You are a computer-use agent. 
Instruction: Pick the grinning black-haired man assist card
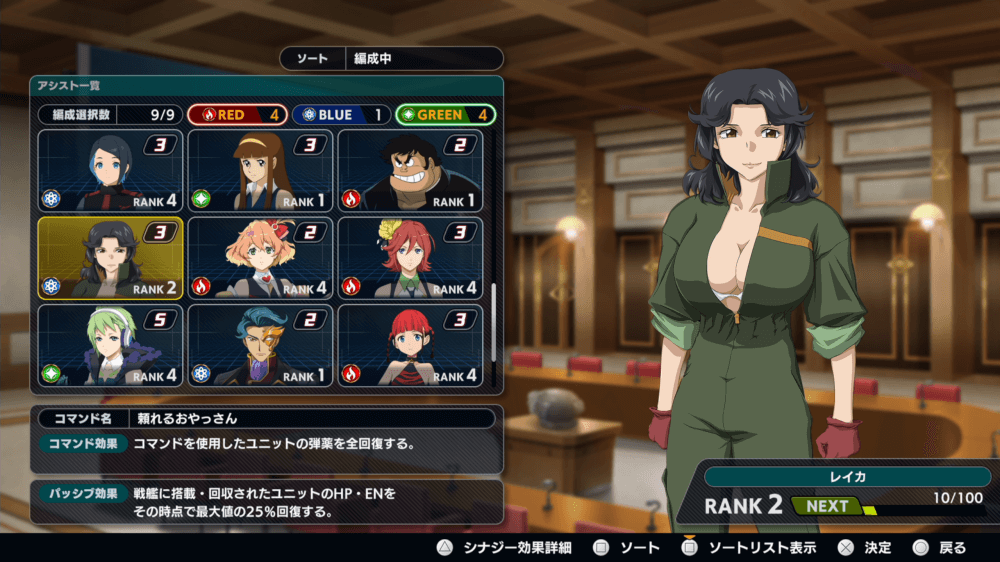click(x=410, y=171)
